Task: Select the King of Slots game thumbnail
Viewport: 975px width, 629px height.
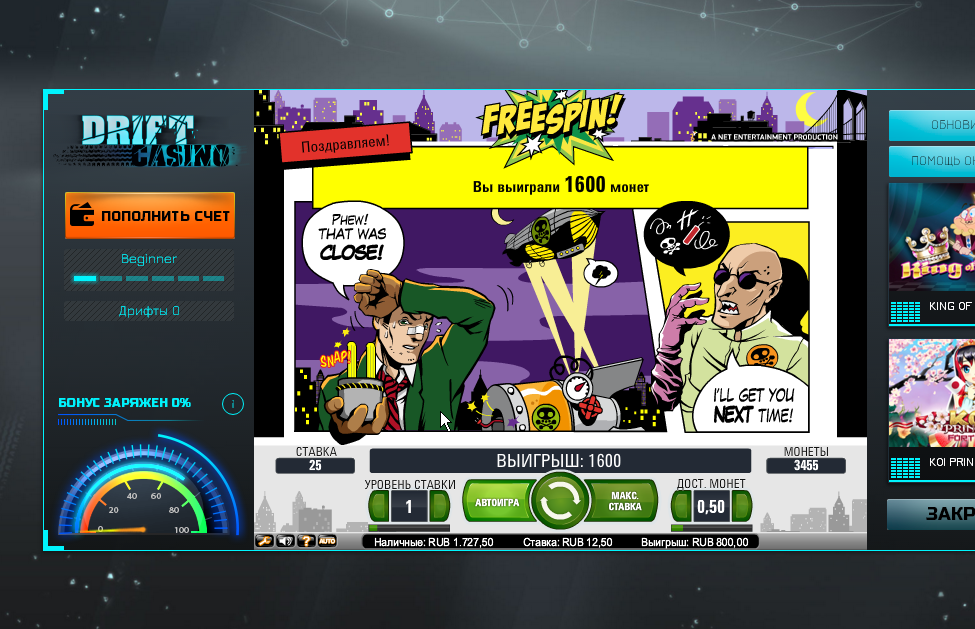Action: (x=932, y=250)
